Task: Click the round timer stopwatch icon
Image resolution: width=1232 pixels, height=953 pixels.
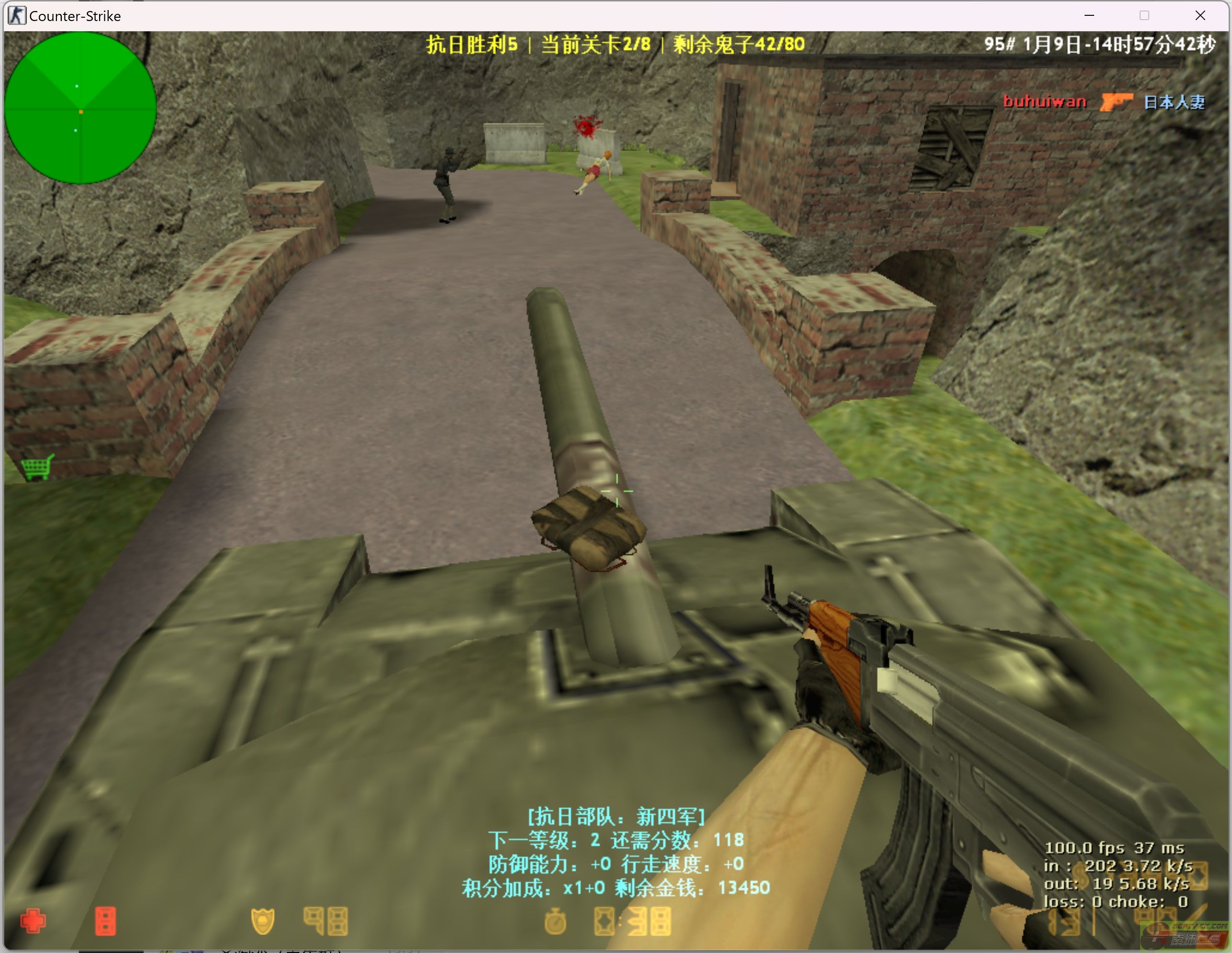Action: click(x=555, y=921)
